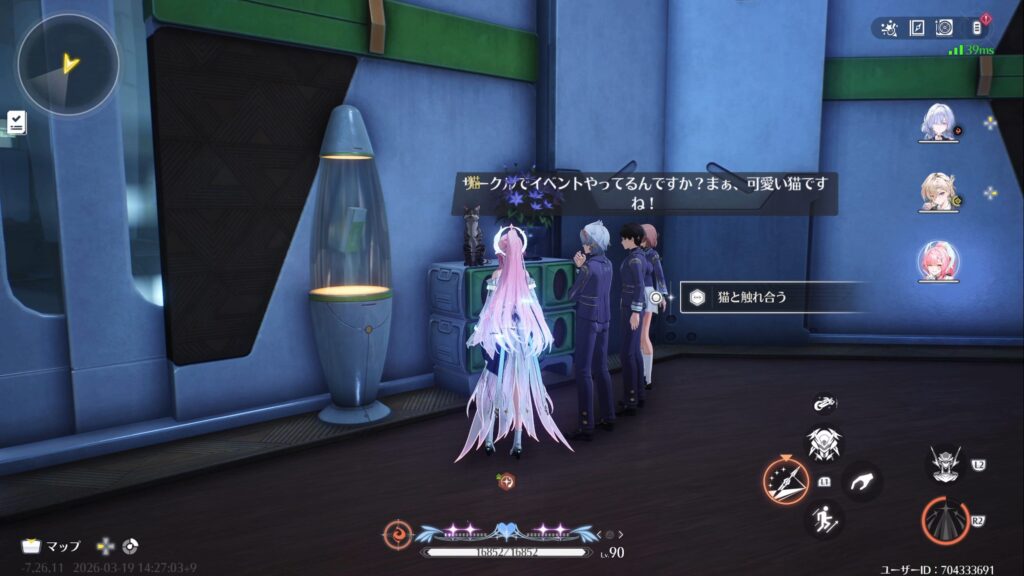Open the sparkle event icon in top bar
Screen dimensions: 1024x576
point(889,28)
